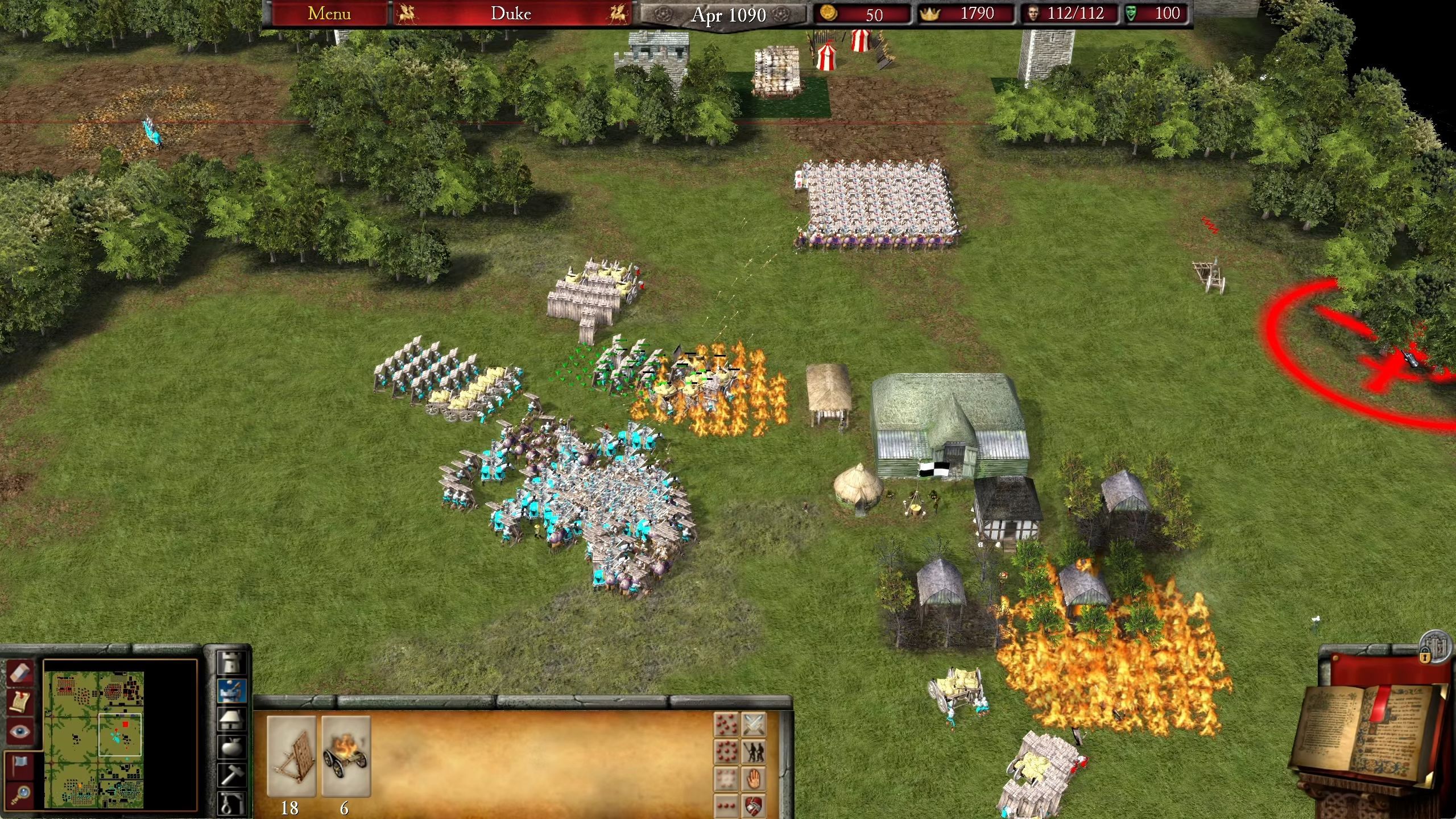Switch to the hammer industry tab
This screenshot has height=819, width=1456.
(x=232, y=775)
